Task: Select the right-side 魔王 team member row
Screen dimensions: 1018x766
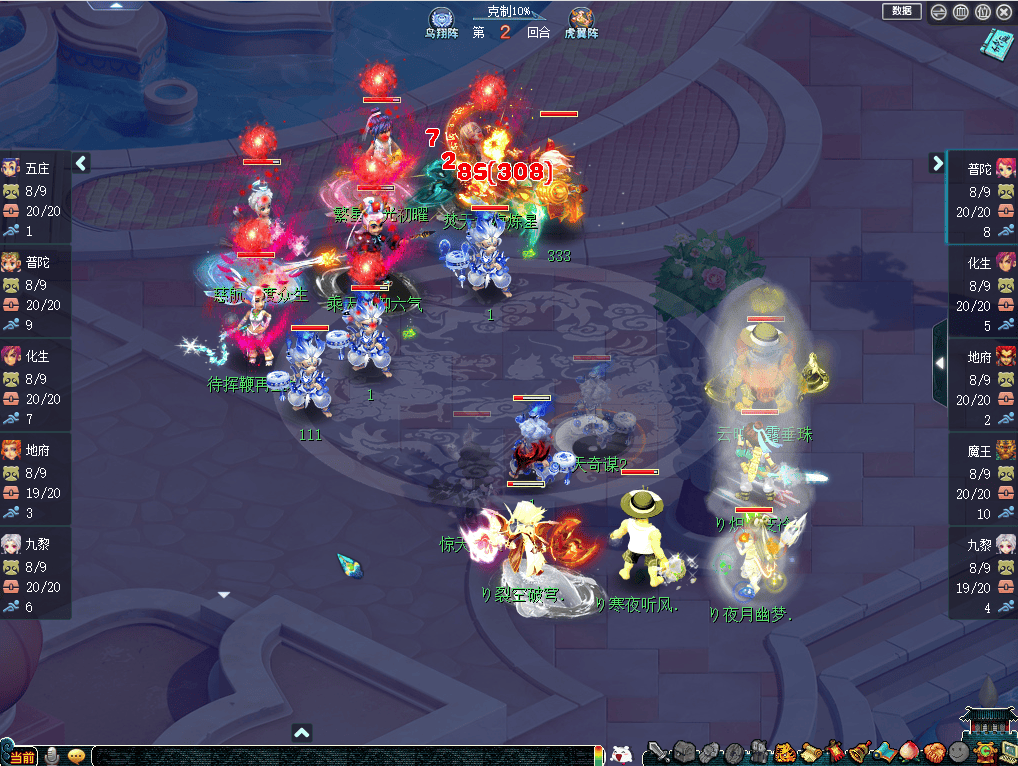Action: (x=982, y=481)
